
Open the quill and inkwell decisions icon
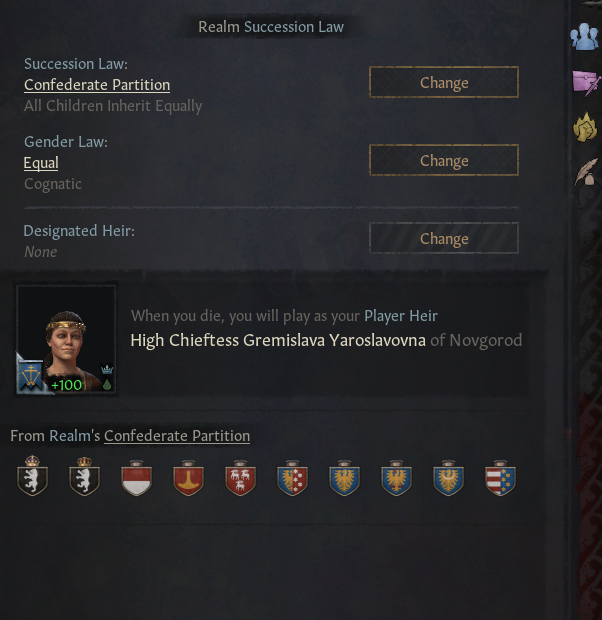click(586, 172)
